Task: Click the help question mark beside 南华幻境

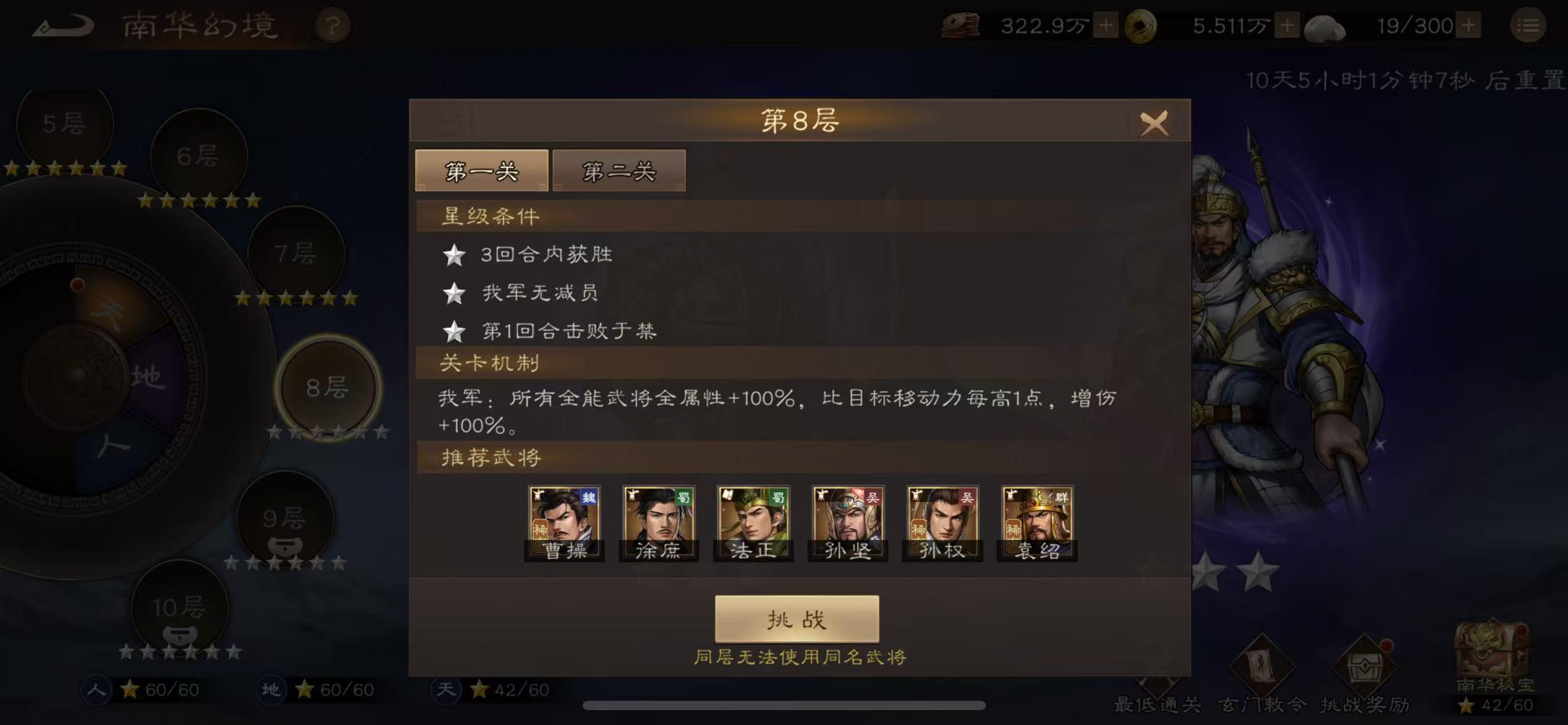Action: 333,26
